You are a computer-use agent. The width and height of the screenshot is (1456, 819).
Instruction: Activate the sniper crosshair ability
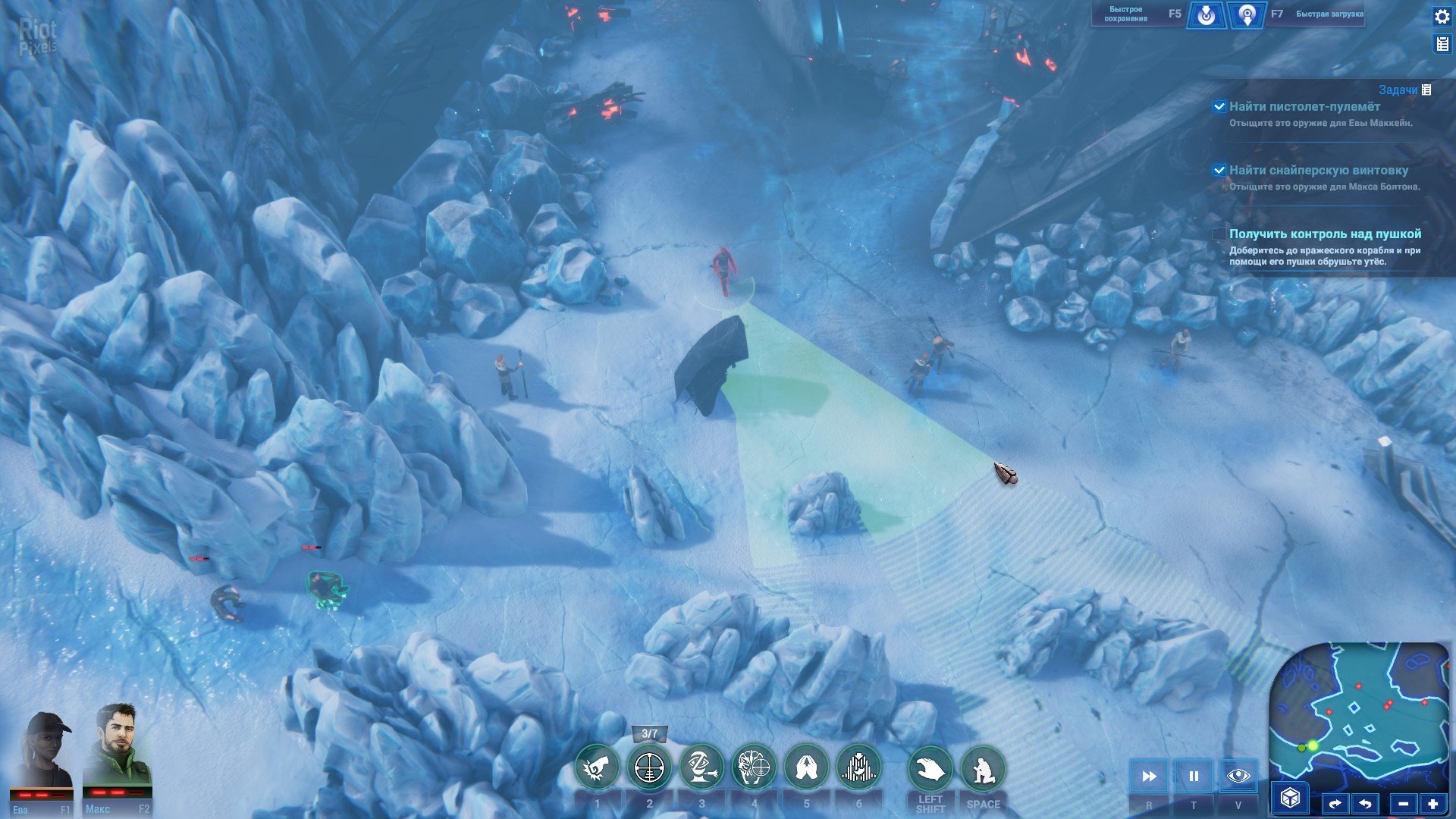649,768
